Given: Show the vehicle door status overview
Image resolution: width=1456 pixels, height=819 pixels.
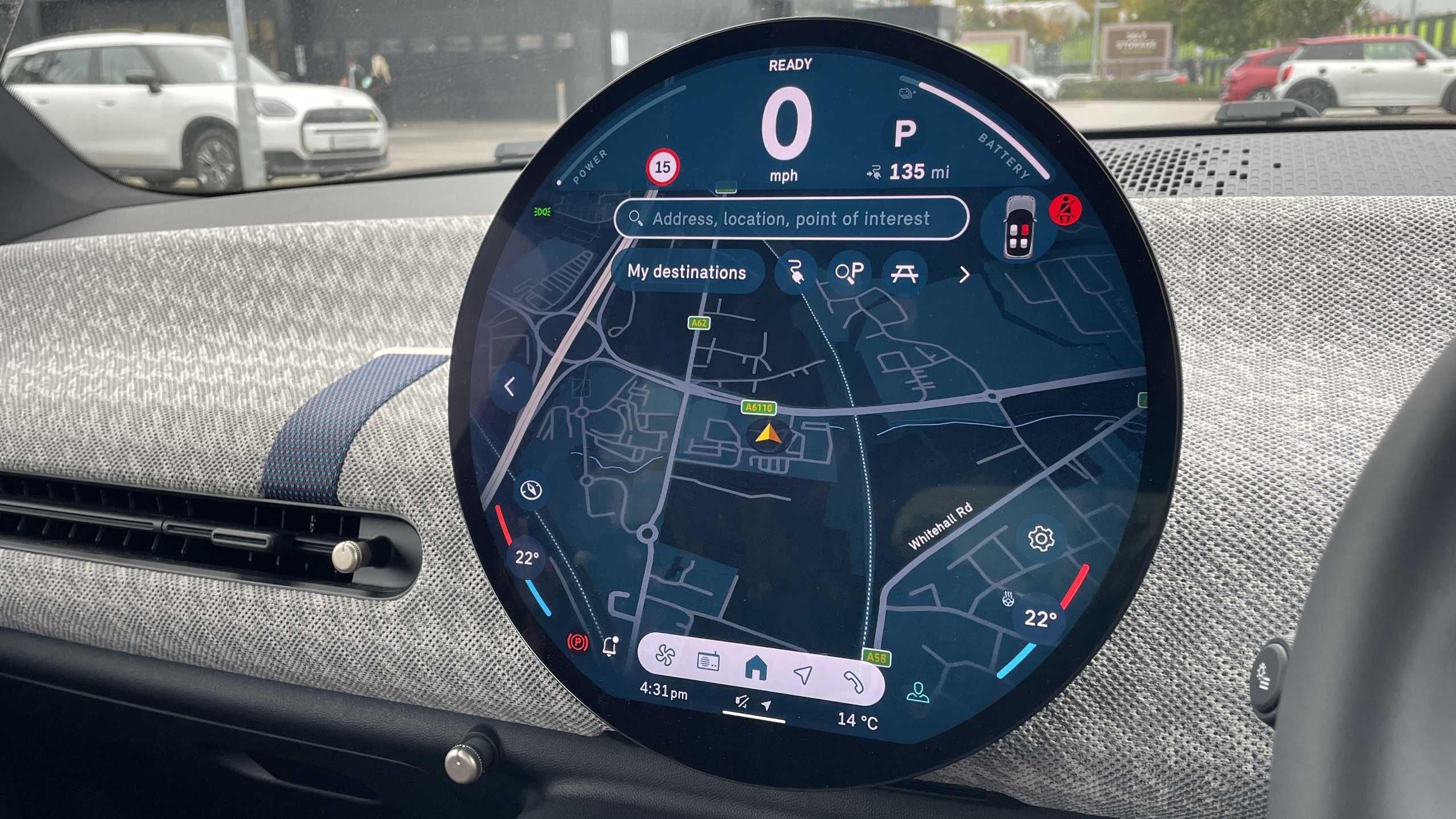Looking at the screenshot, I should coord(1018,227).
